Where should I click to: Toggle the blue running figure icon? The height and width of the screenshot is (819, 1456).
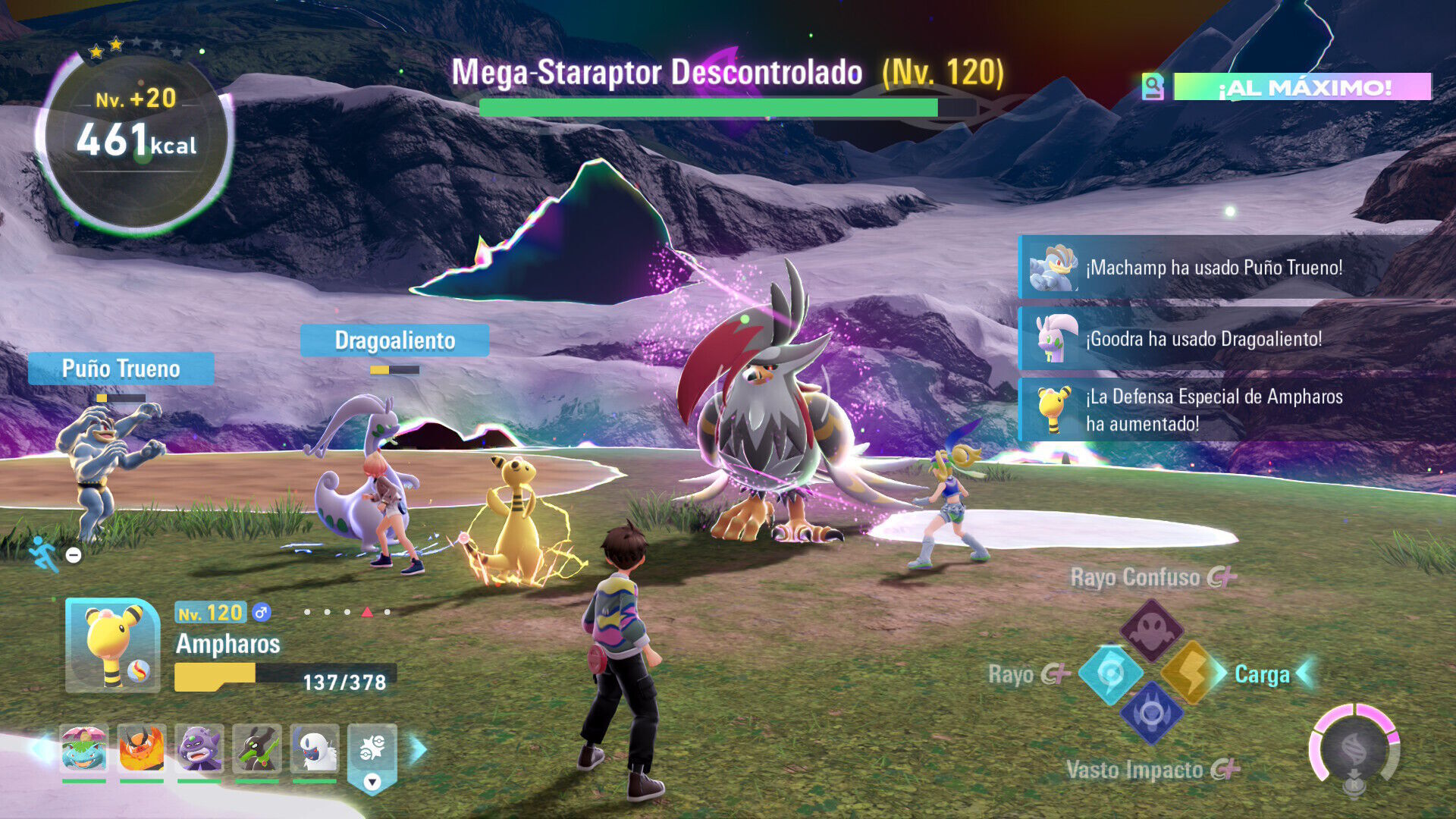tap(44, 554)
